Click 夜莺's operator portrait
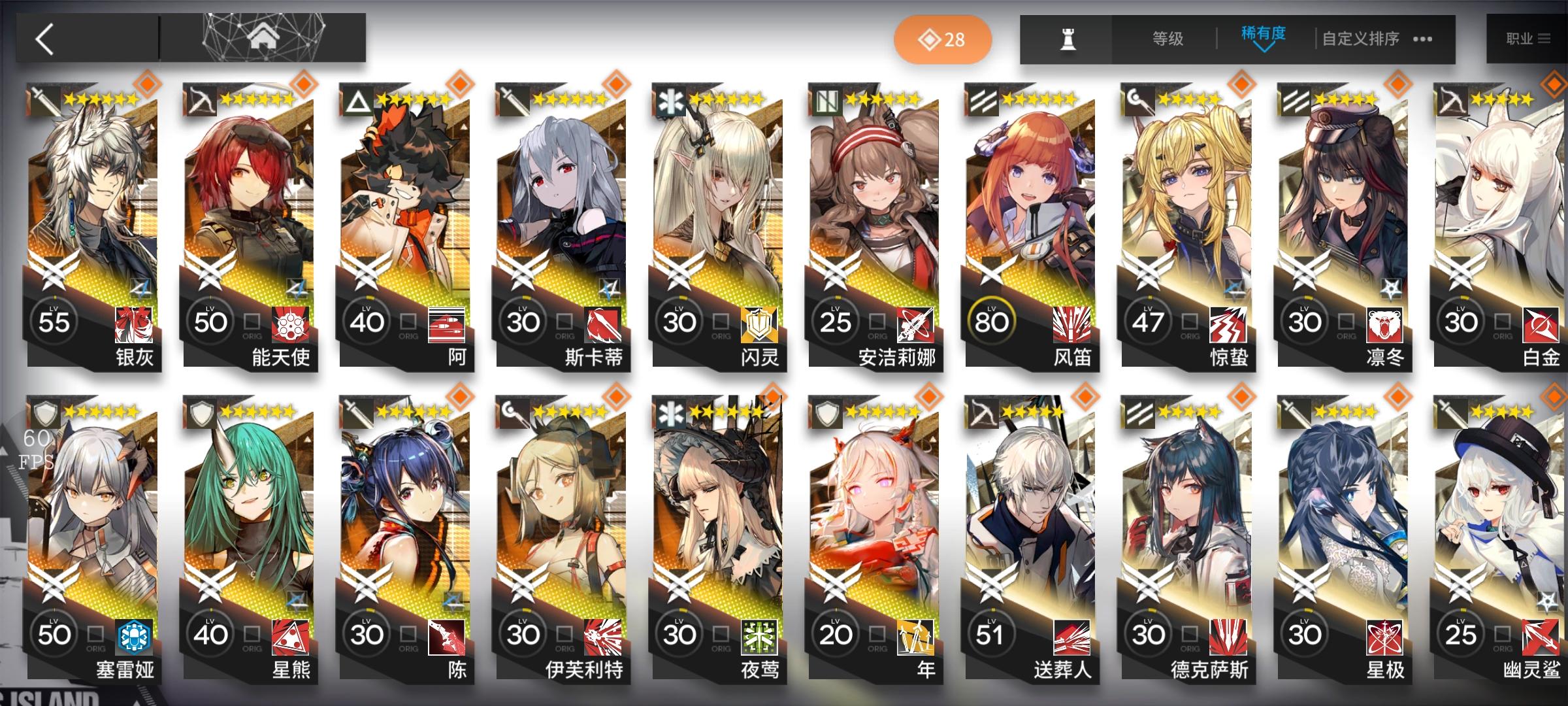The height and width of the screenshot is (706, 1568). [719, 516]
